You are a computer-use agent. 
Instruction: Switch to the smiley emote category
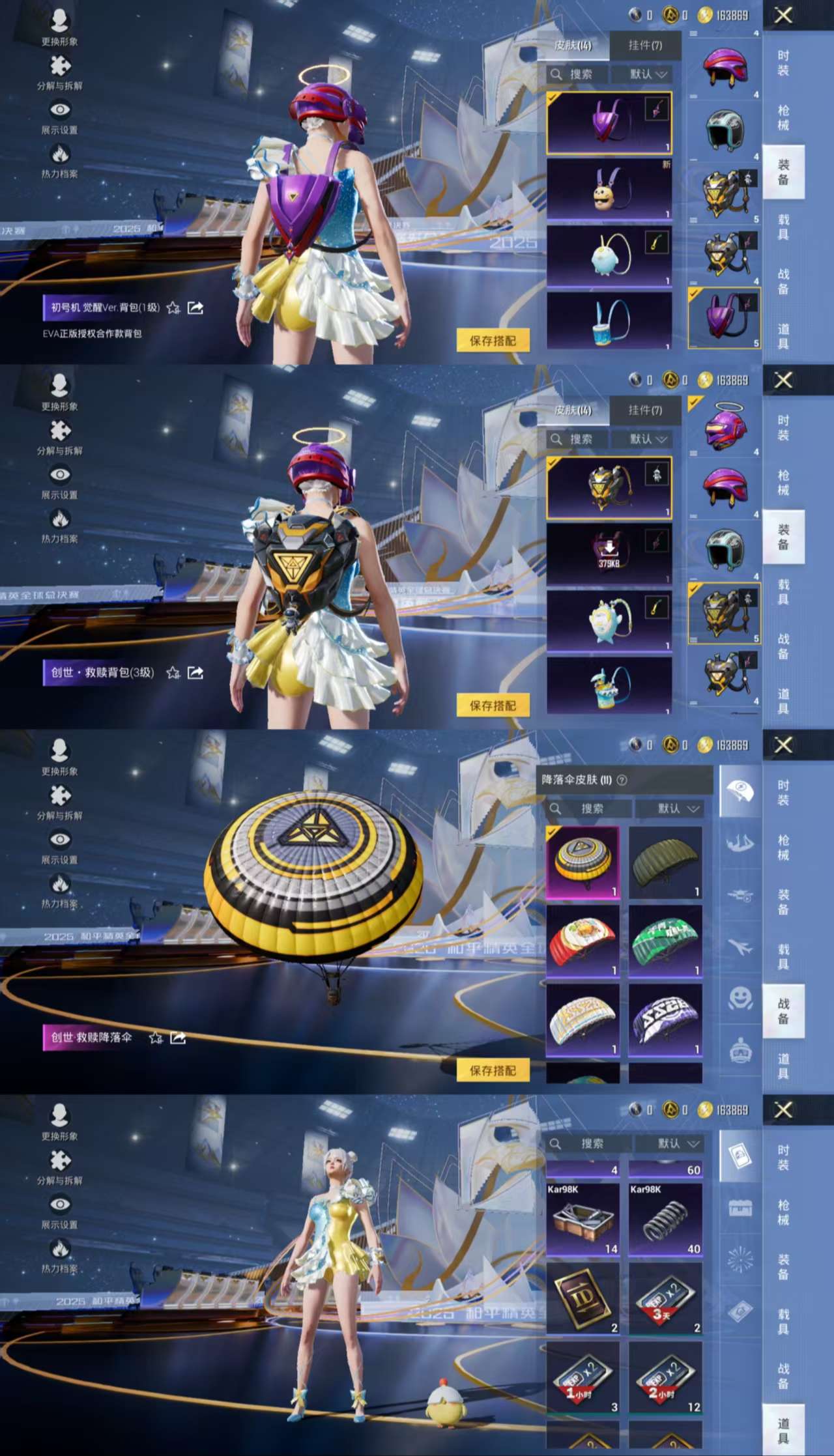point(740,998)
